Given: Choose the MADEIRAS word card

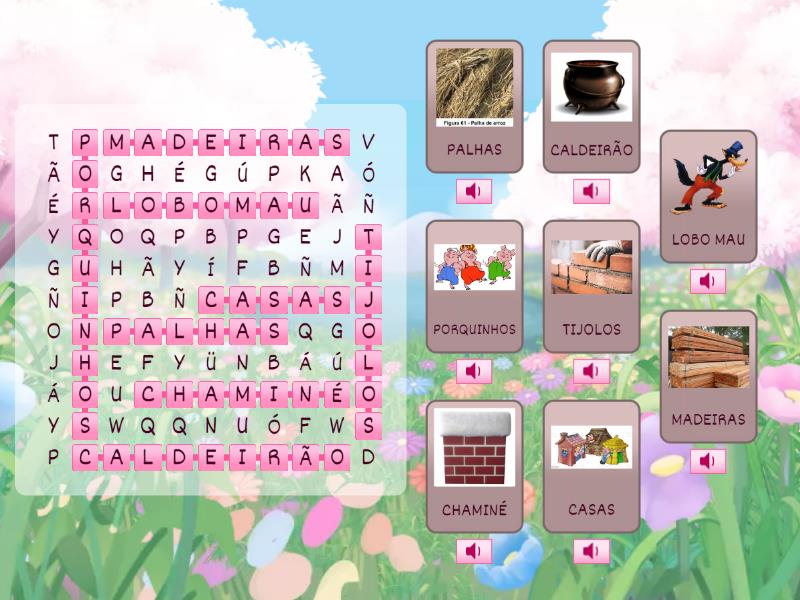Looking at the screenshot, I should [708, 376].
